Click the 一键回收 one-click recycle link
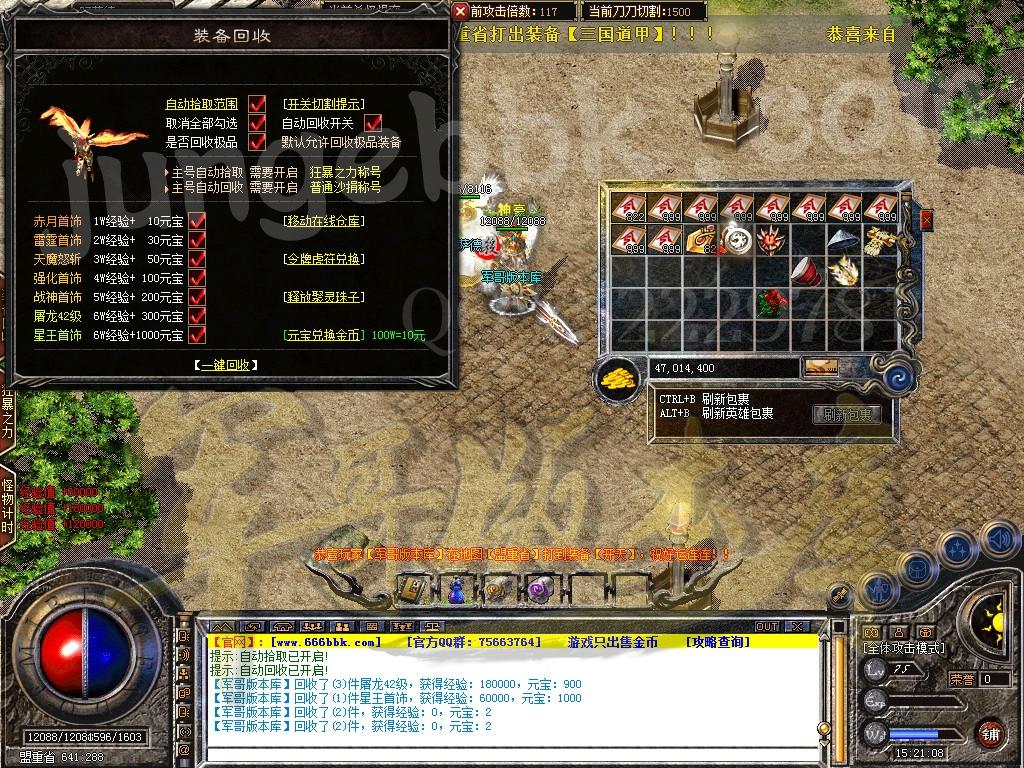The image size is (1024, 768). pyautogui.click(x=226, y=365)
